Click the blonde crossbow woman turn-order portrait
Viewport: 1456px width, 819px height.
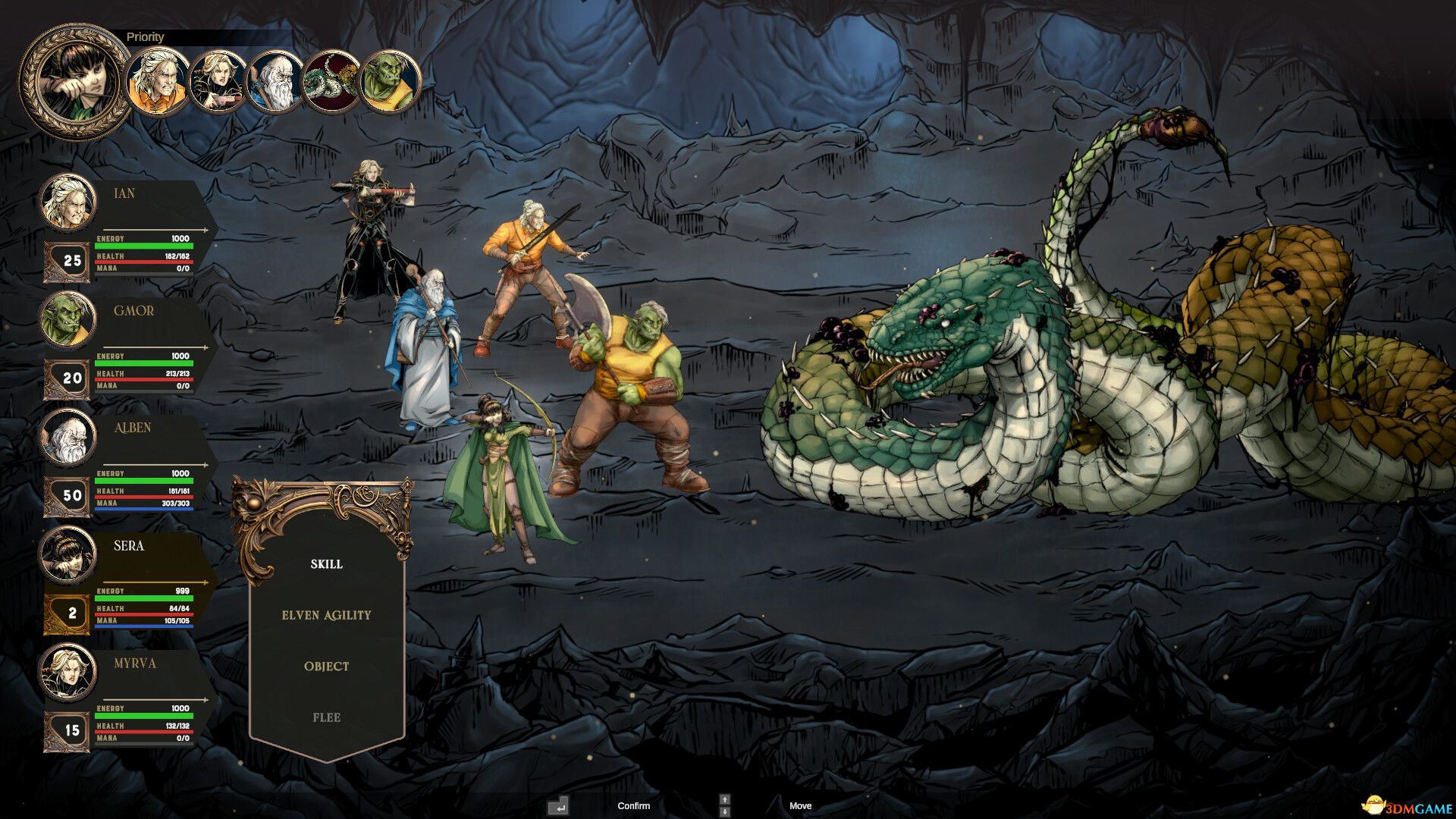216,81
